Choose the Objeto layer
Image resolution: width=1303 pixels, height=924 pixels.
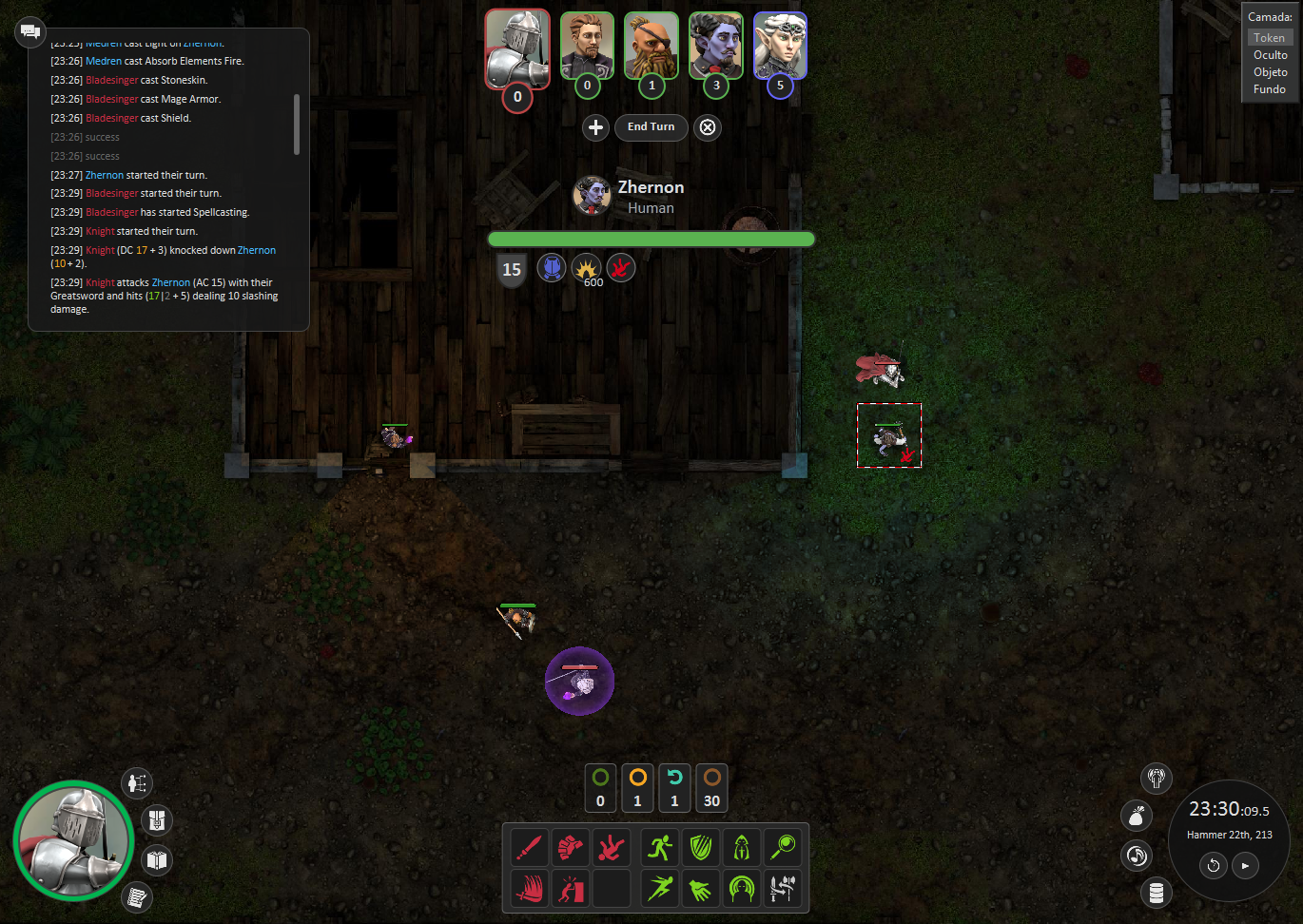coord(1270,72)
